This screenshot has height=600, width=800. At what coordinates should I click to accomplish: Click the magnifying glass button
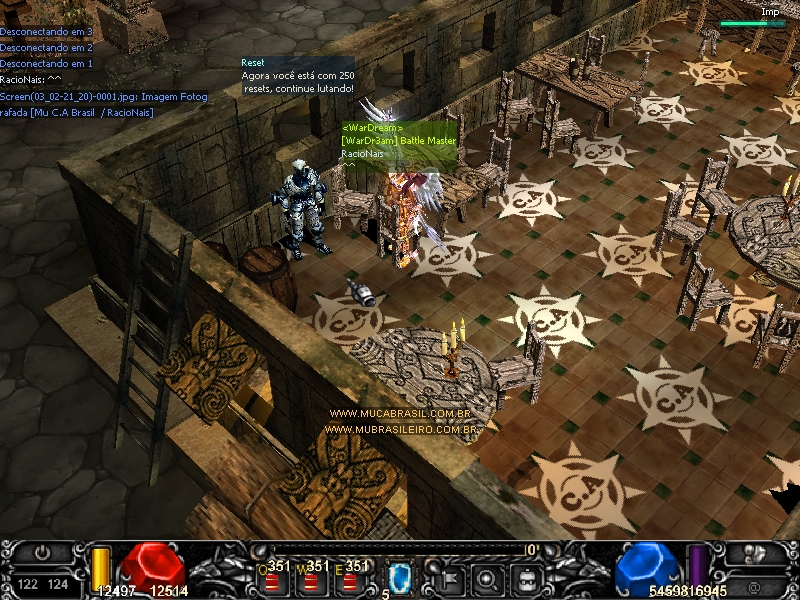click(x=487, y=577)
